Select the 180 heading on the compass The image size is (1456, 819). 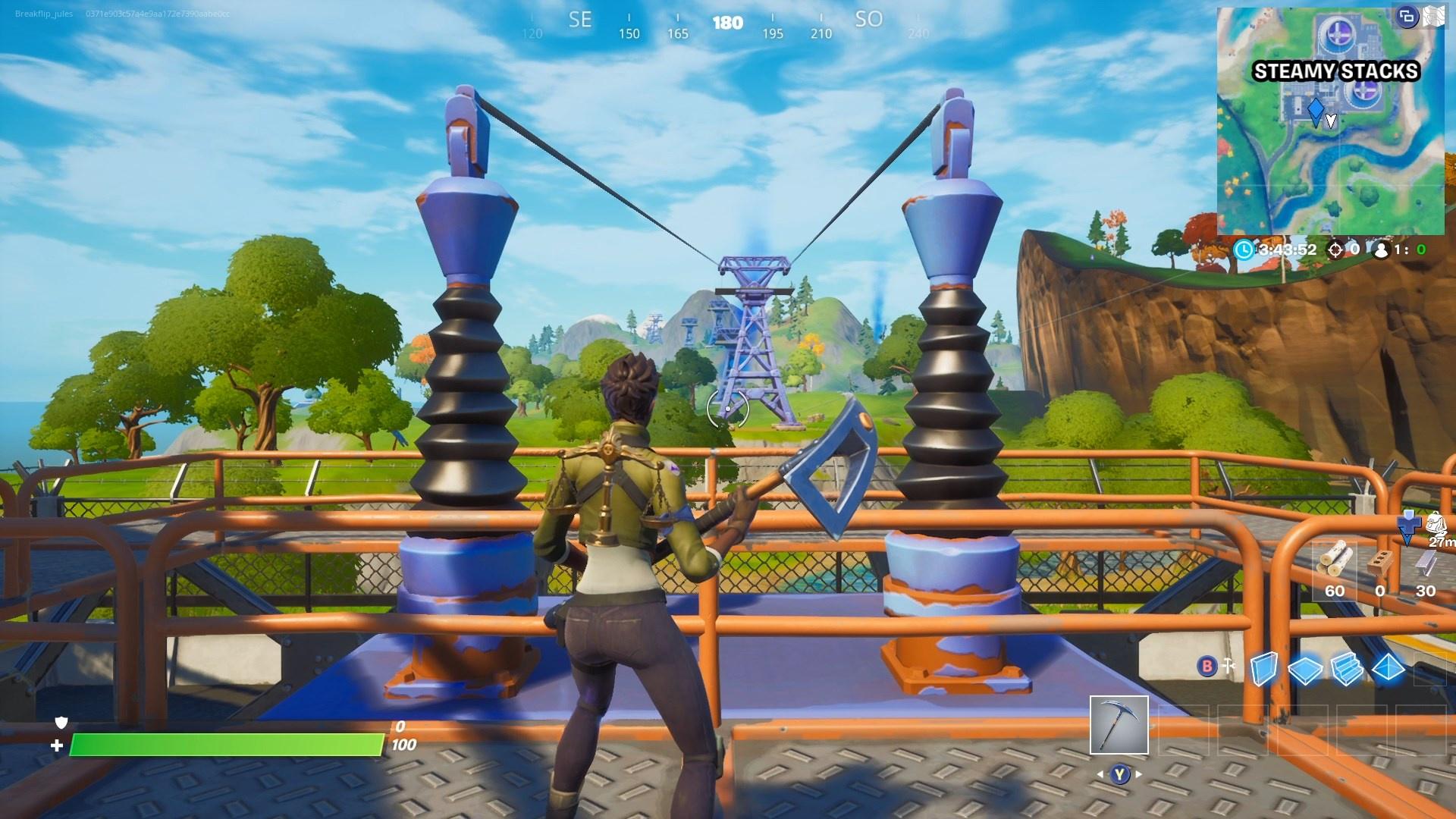click(728, 23)
